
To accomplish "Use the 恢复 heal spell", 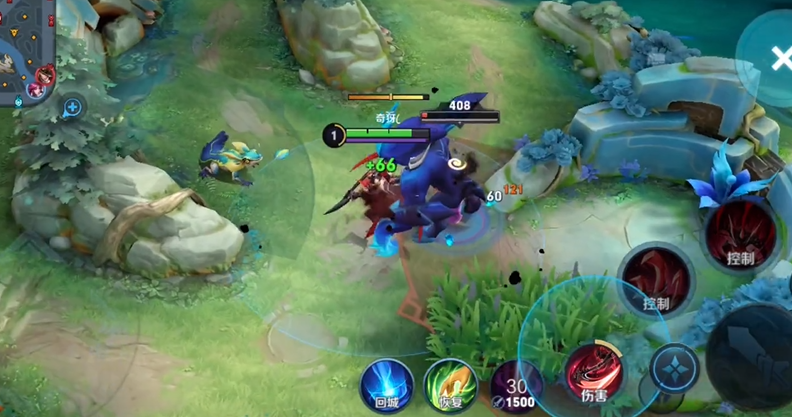I will click(x=451, y=385).
